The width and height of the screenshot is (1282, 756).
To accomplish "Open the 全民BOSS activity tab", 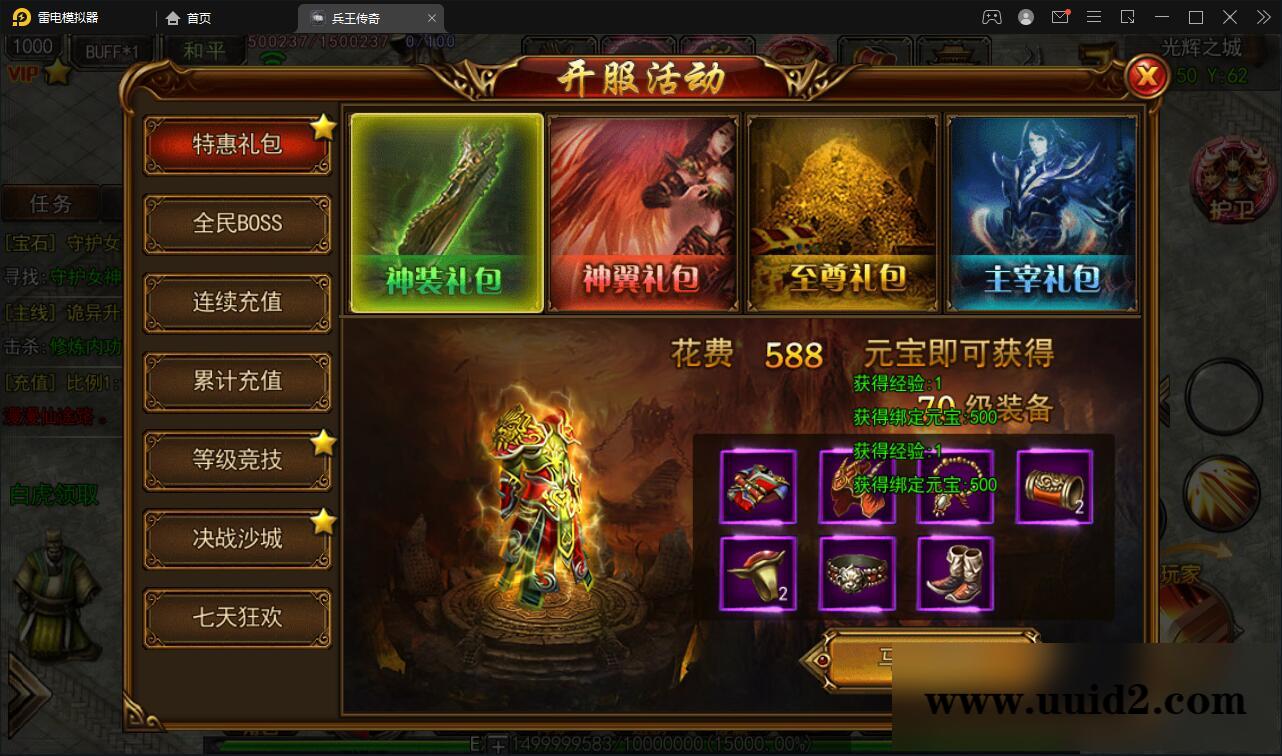I will [237, 223].
